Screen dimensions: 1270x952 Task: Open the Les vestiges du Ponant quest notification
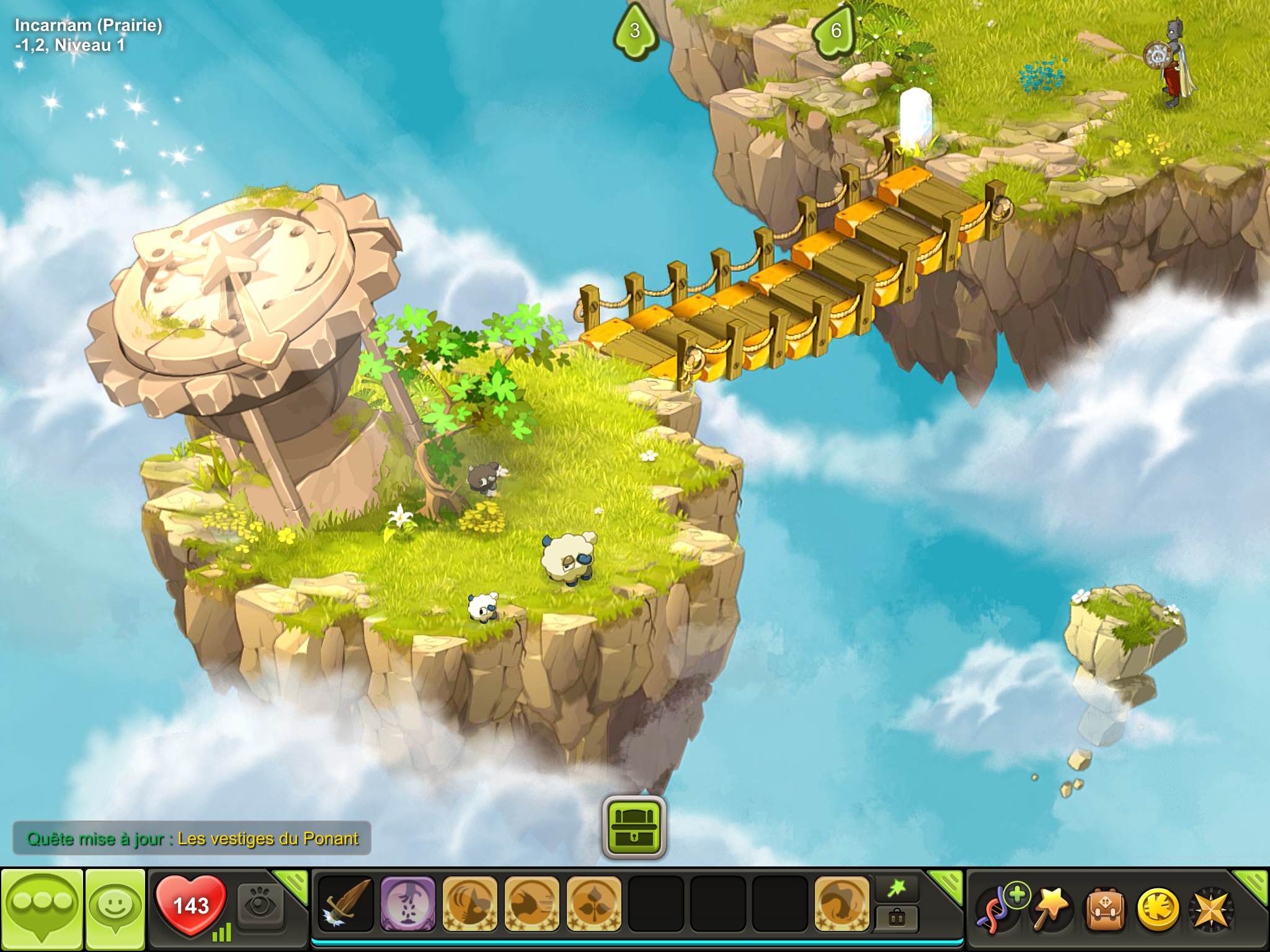pyautogui.click(x=192, y=839)
